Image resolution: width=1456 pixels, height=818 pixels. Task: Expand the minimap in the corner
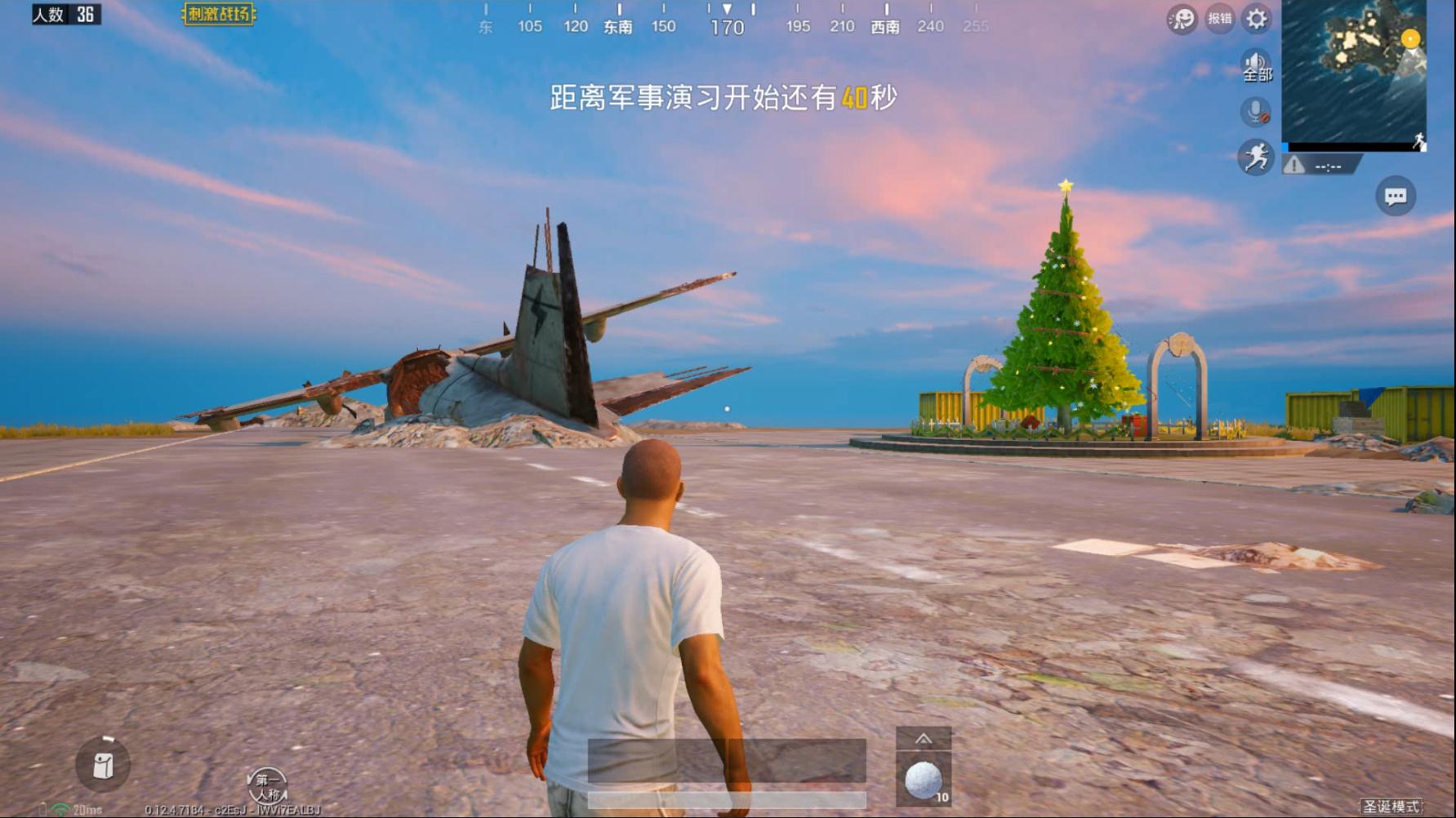1356,73
